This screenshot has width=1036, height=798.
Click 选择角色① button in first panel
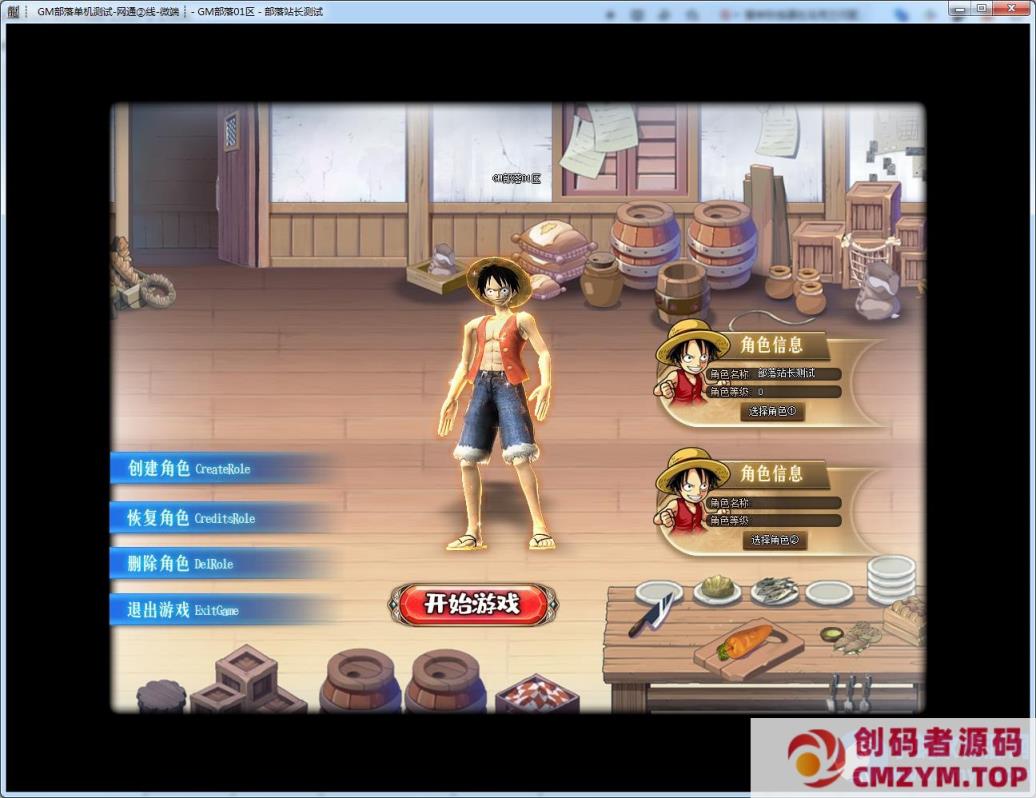[x=774, y=411]
